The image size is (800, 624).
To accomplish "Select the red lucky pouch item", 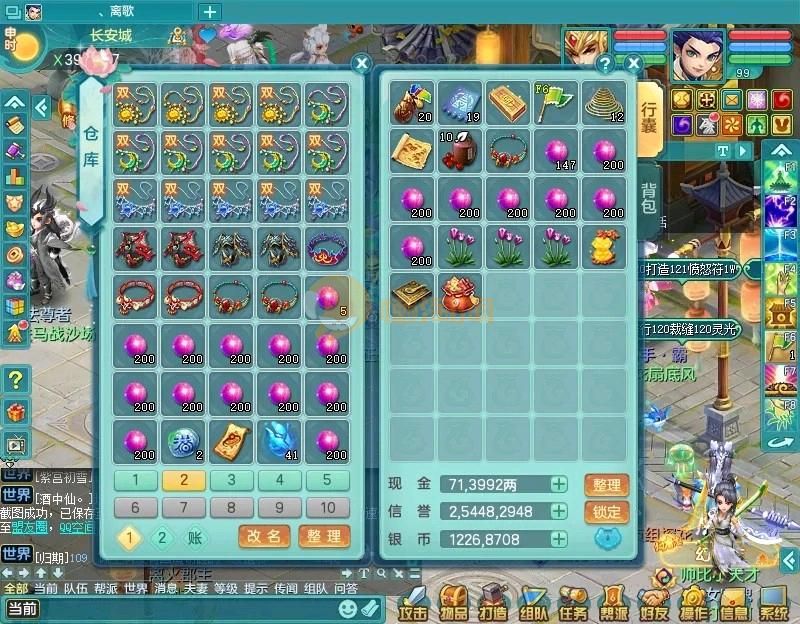I will point(460,294).
